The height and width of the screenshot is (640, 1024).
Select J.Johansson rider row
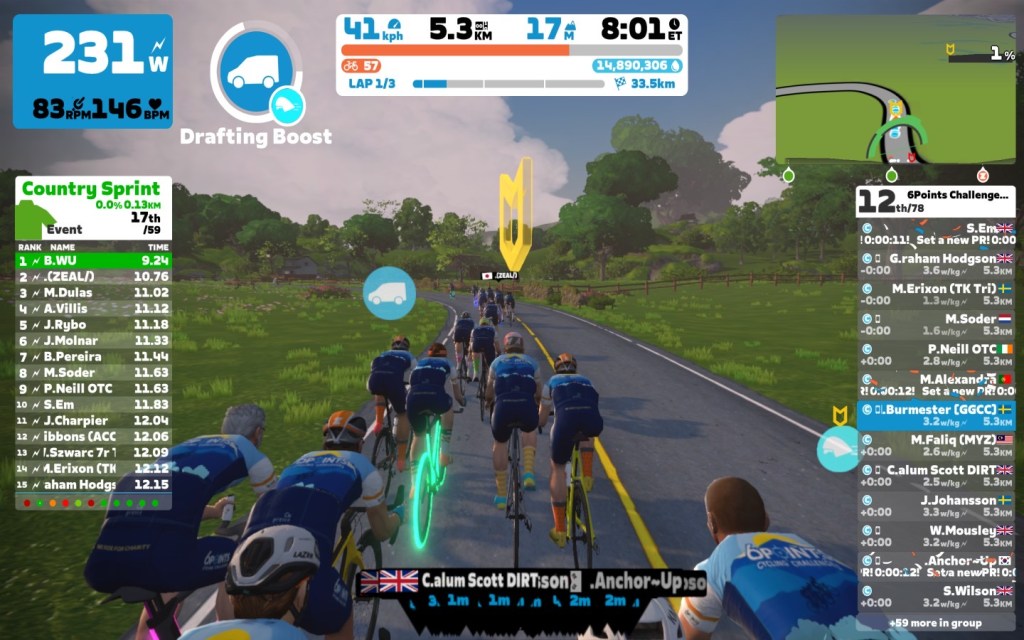click(x=936, y=506)
